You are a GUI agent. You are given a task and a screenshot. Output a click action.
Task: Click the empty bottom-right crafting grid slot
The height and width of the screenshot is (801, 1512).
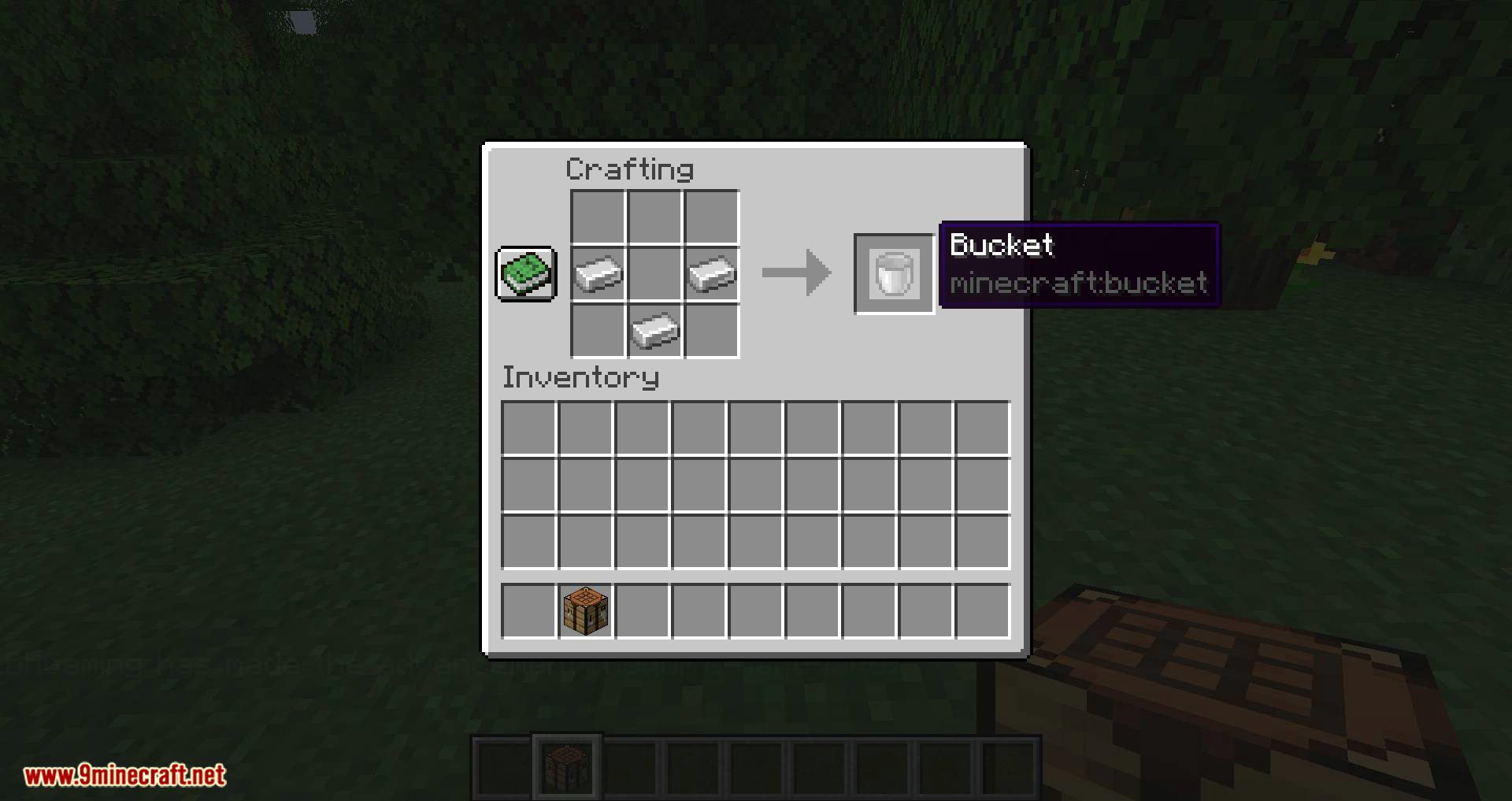pyautogui.click(x=710, y=330)
